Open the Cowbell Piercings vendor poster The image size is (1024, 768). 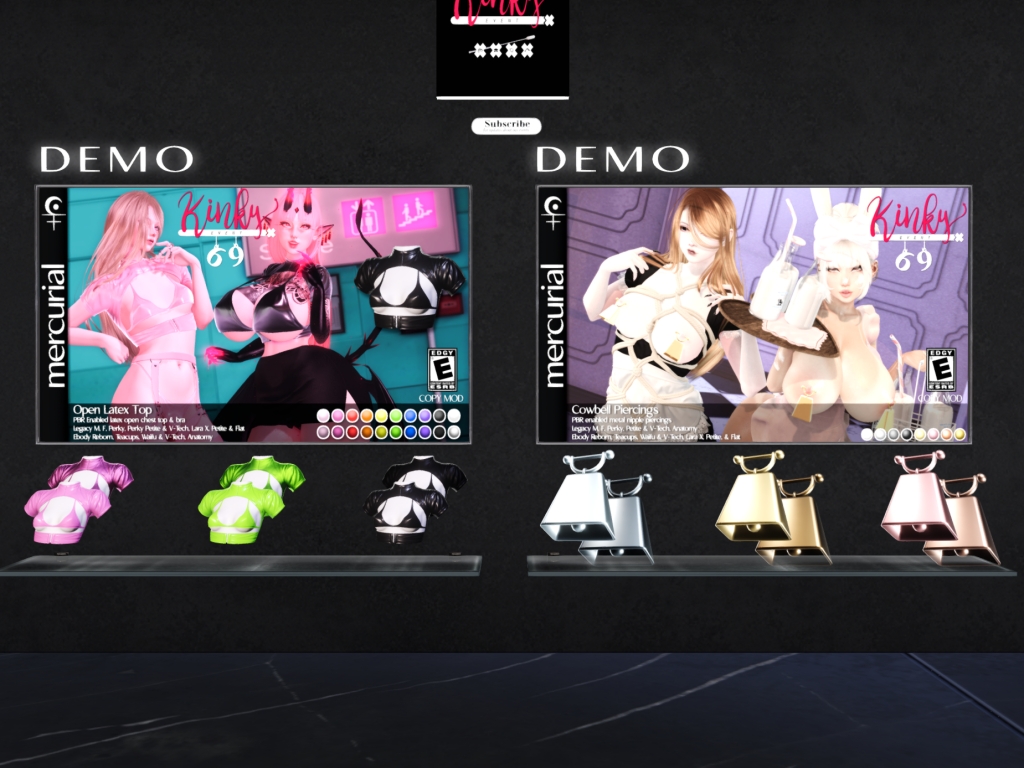click(754, 314)
